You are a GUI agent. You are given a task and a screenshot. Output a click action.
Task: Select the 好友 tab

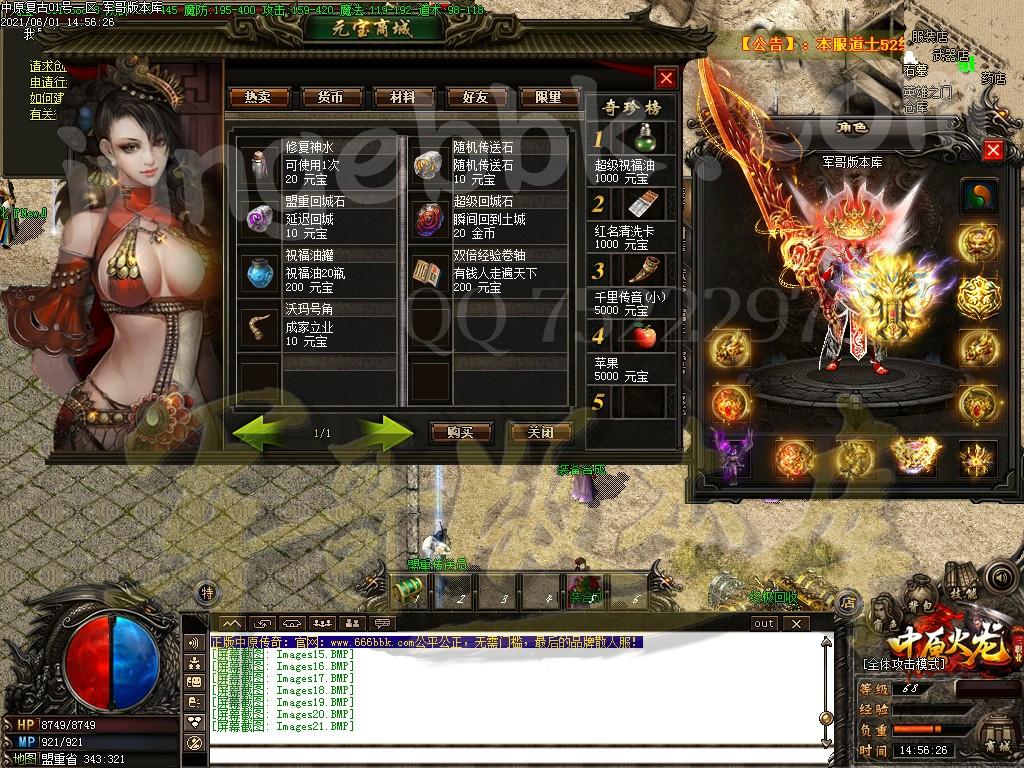click(475, 97)
